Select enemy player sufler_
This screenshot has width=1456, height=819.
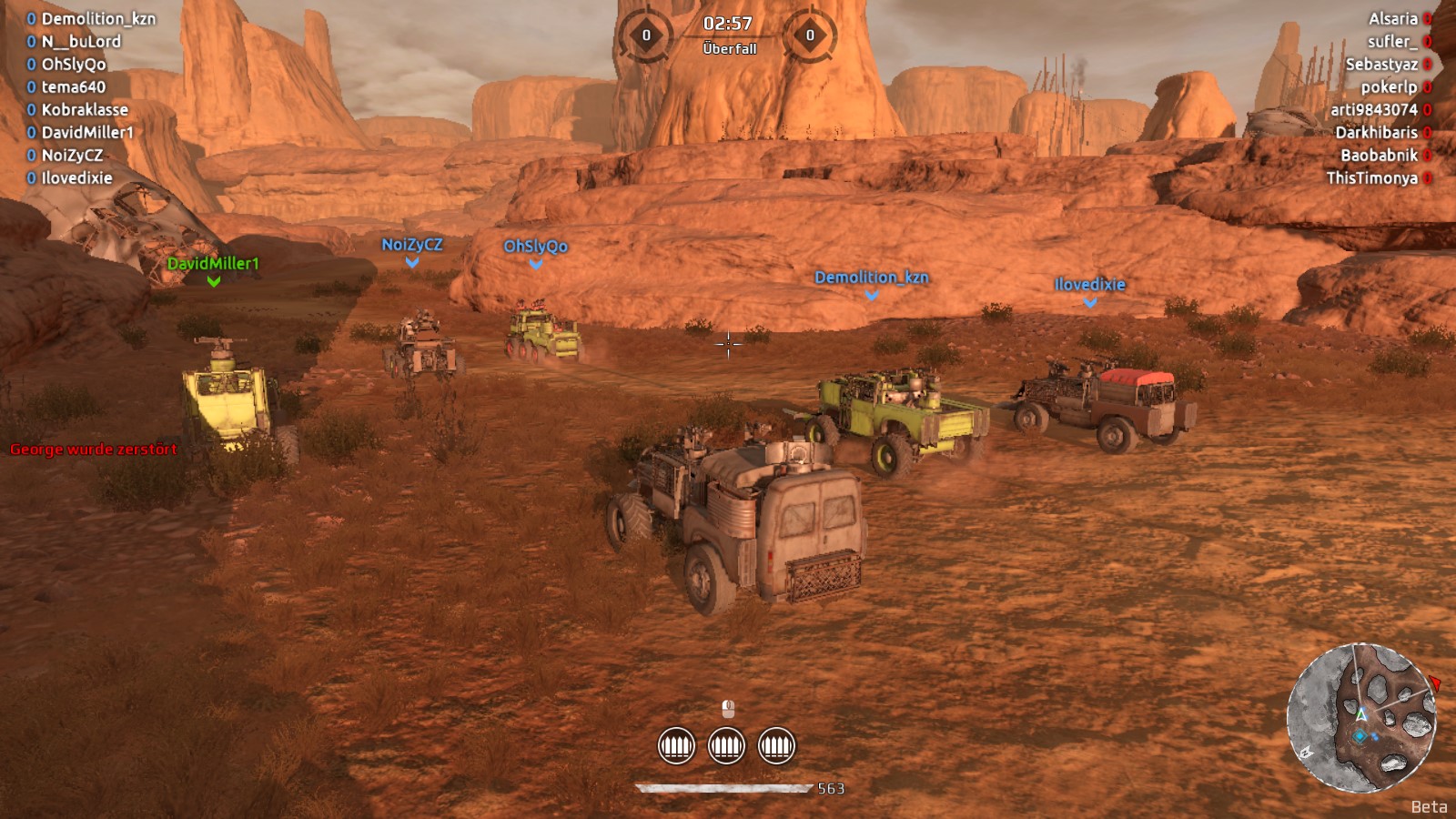(1391, 42)
